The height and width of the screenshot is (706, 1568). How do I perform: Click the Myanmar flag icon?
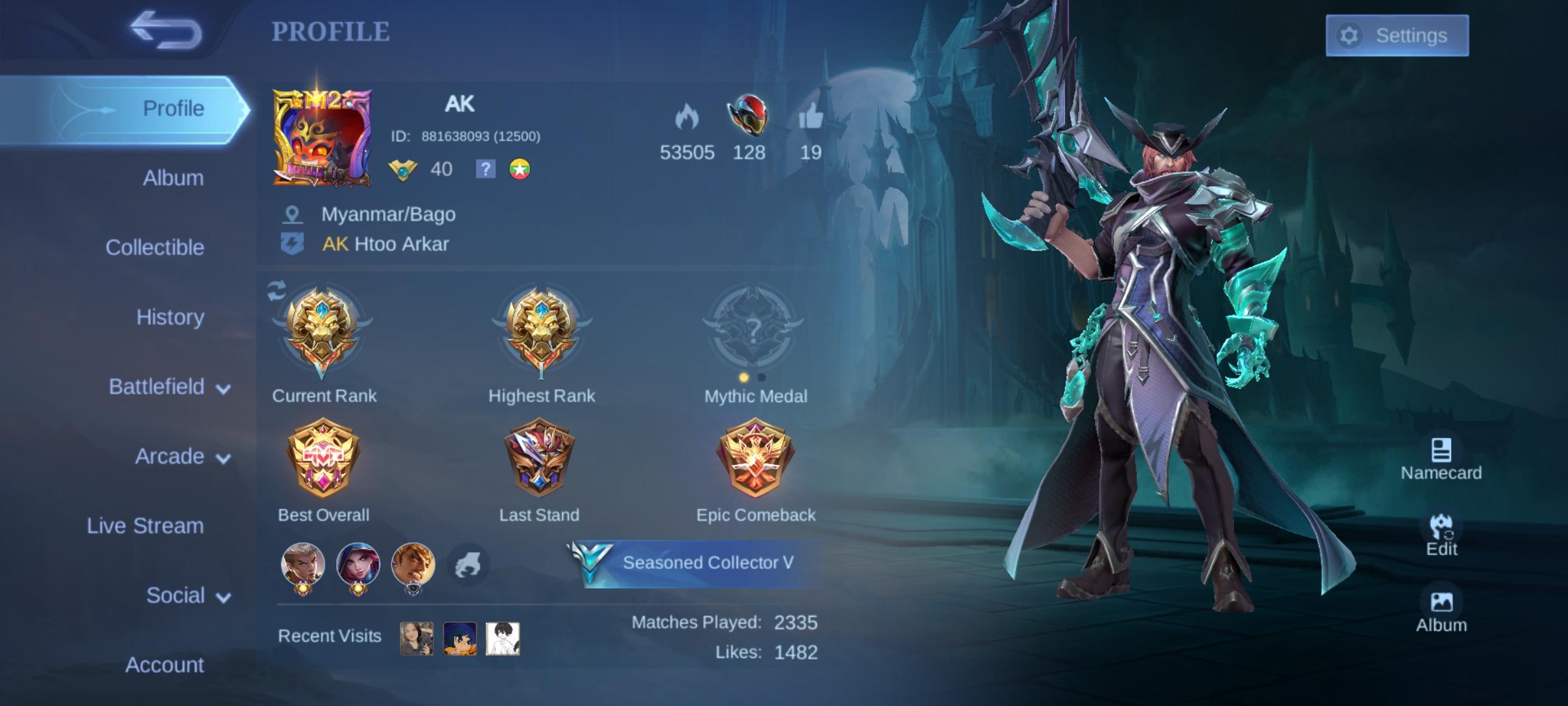[x=519, y=169]
